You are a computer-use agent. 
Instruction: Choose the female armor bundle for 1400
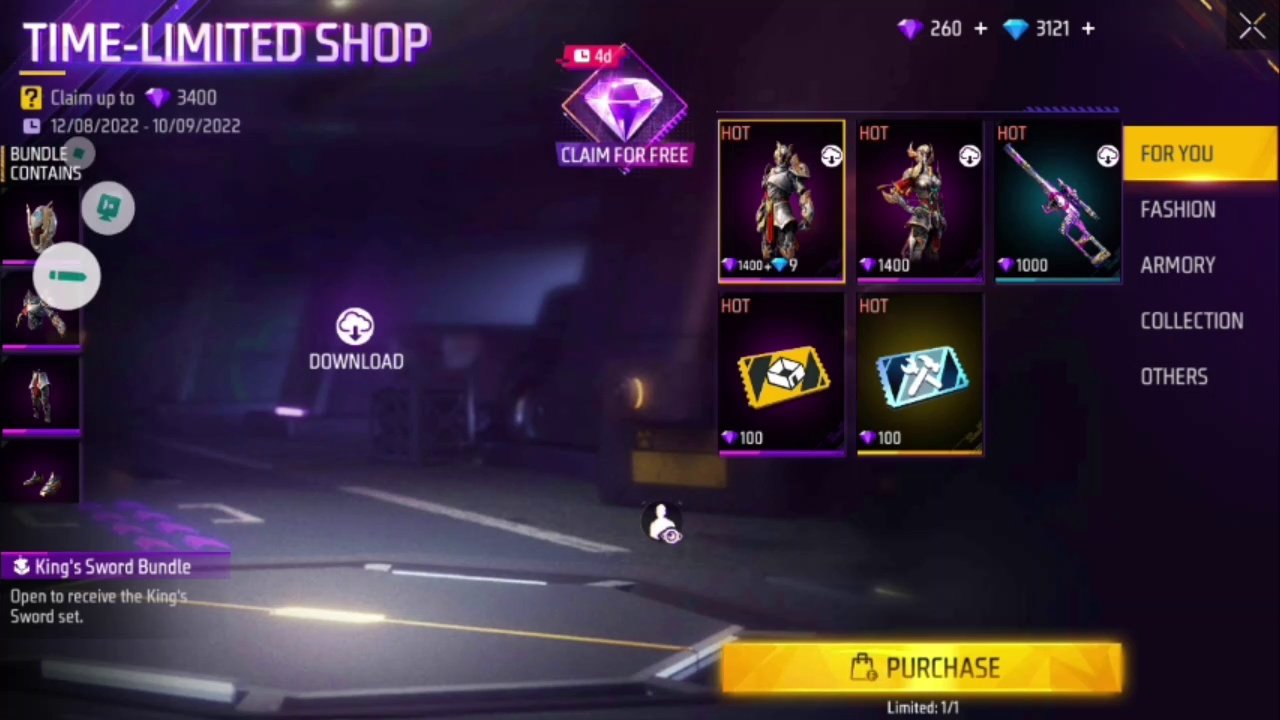[x=919, y=202]
